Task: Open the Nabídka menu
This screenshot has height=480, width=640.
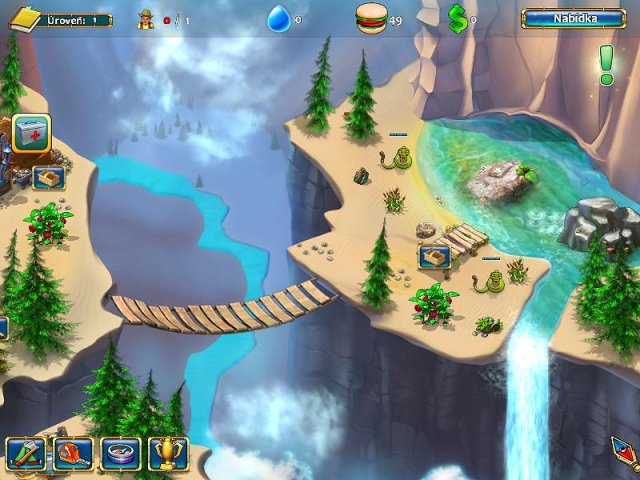Action: (573, 18)
